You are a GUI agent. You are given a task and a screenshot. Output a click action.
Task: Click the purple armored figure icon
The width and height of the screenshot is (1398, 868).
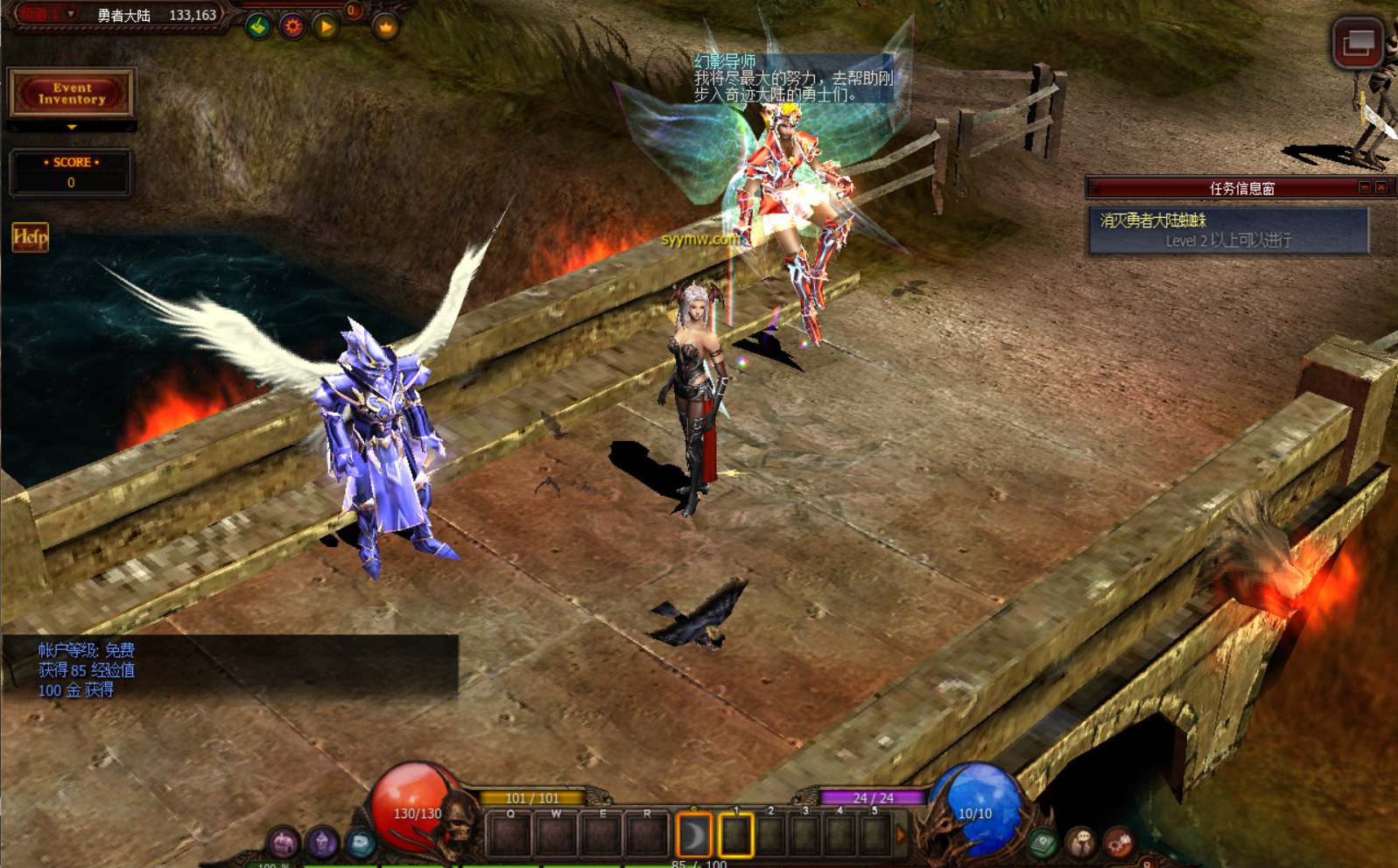[x=321, y=843]
